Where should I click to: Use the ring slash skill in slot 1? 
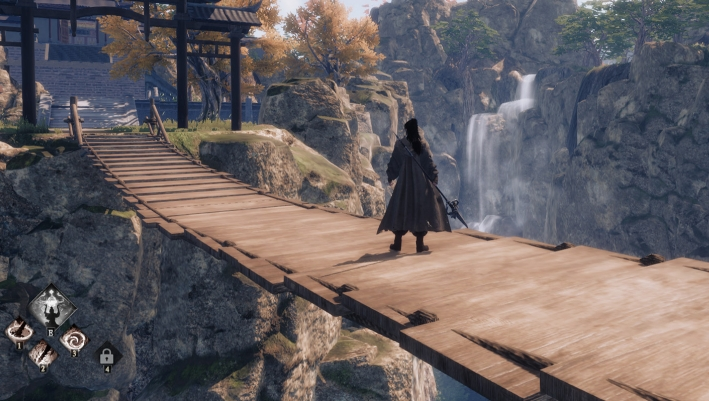pos(19,330)
